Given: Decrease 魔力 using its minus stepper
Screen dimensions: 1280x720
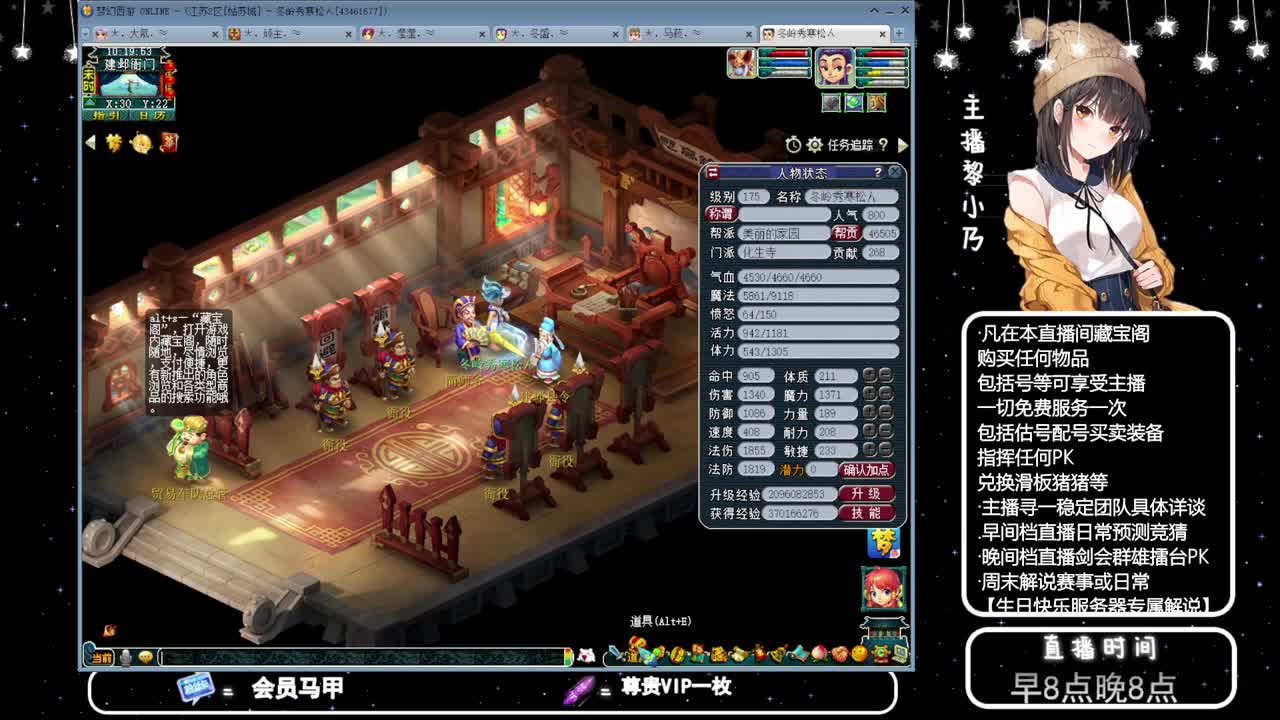Looking at the screenshot, I should tap(885, 394).
